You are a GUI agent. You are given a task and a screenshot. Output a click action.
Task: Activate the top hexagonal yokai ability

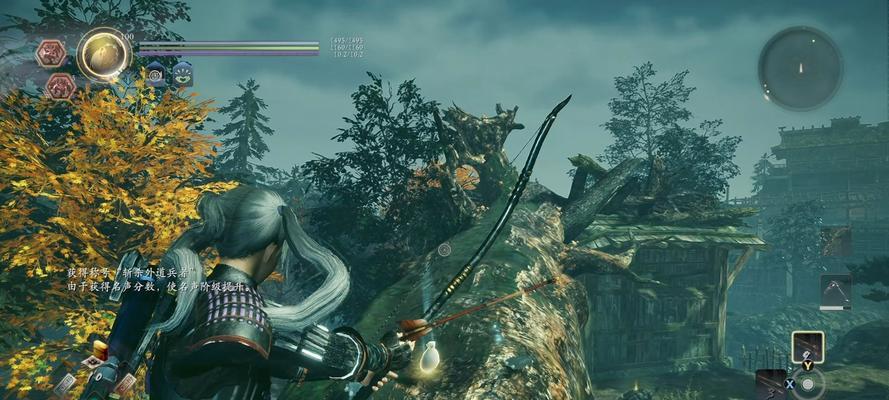click(x=51, y=53)
